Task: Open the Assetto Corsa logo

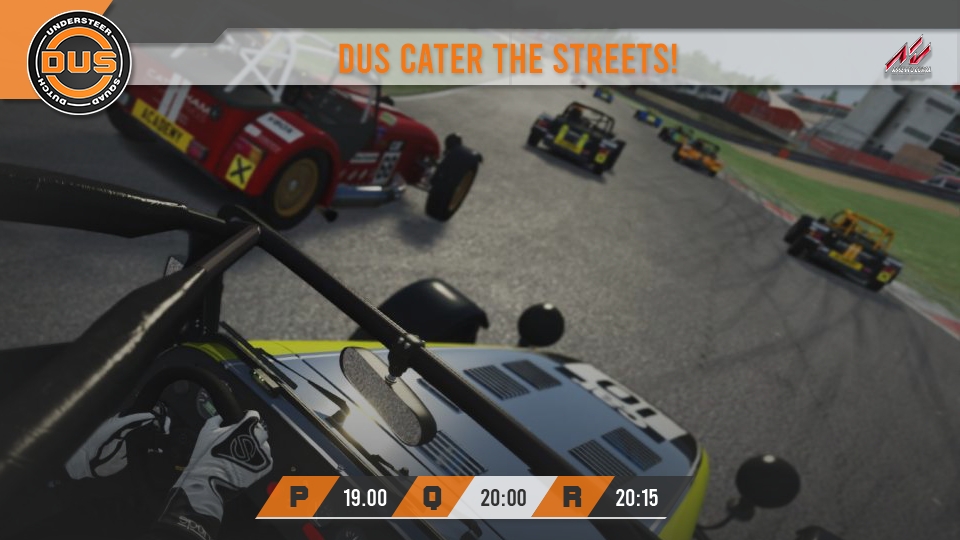Action: (907, 57)
